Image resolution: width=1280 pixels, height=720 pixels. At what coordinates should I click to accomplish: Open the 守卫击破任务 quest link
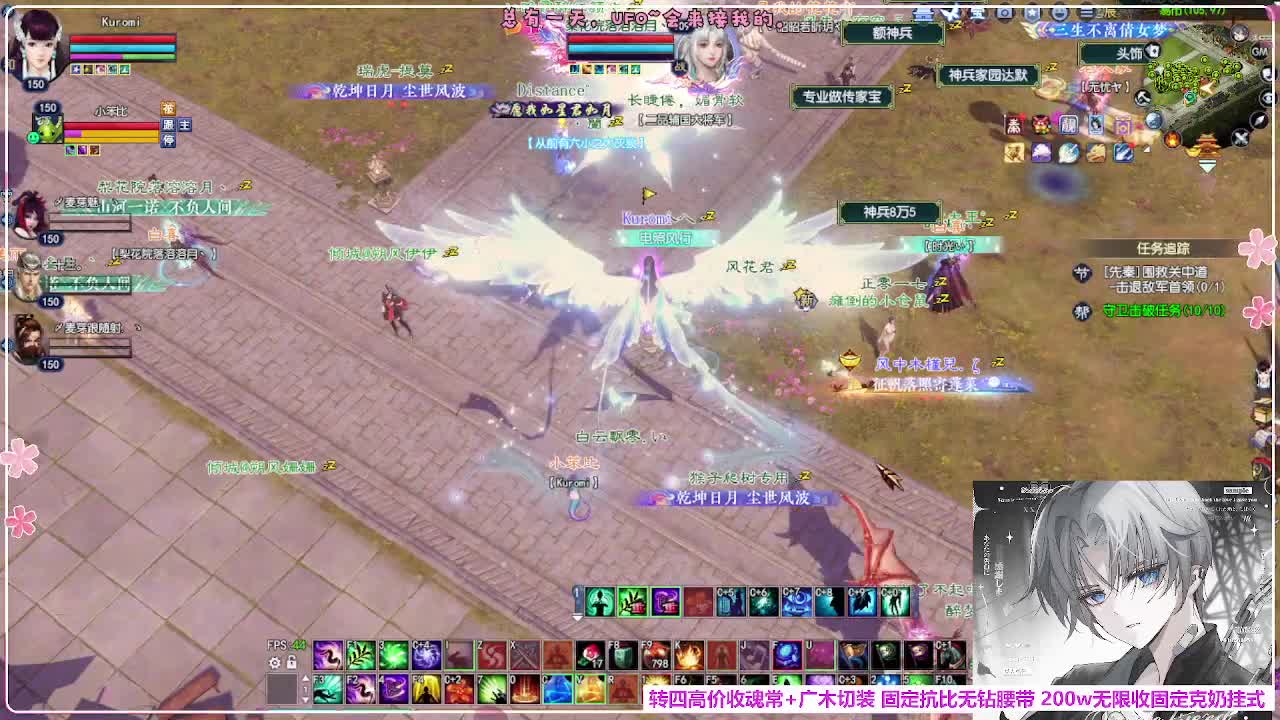[1165, 311]
